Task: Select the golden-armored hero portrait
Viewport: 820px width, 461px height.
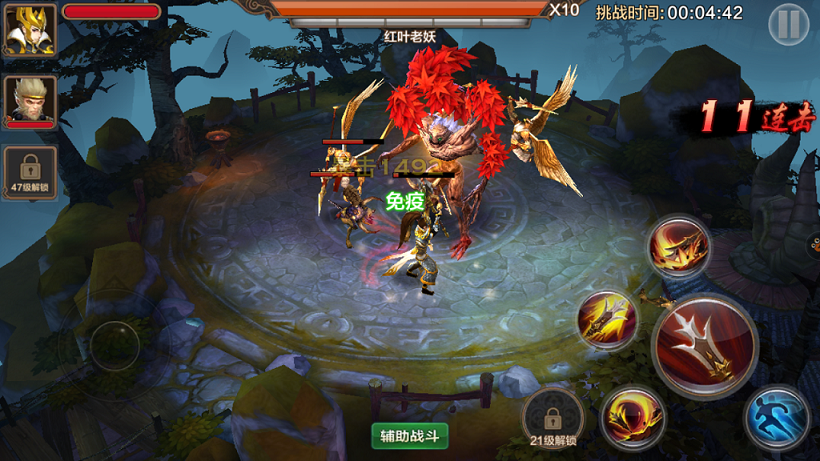Action: tap(29, 31)
